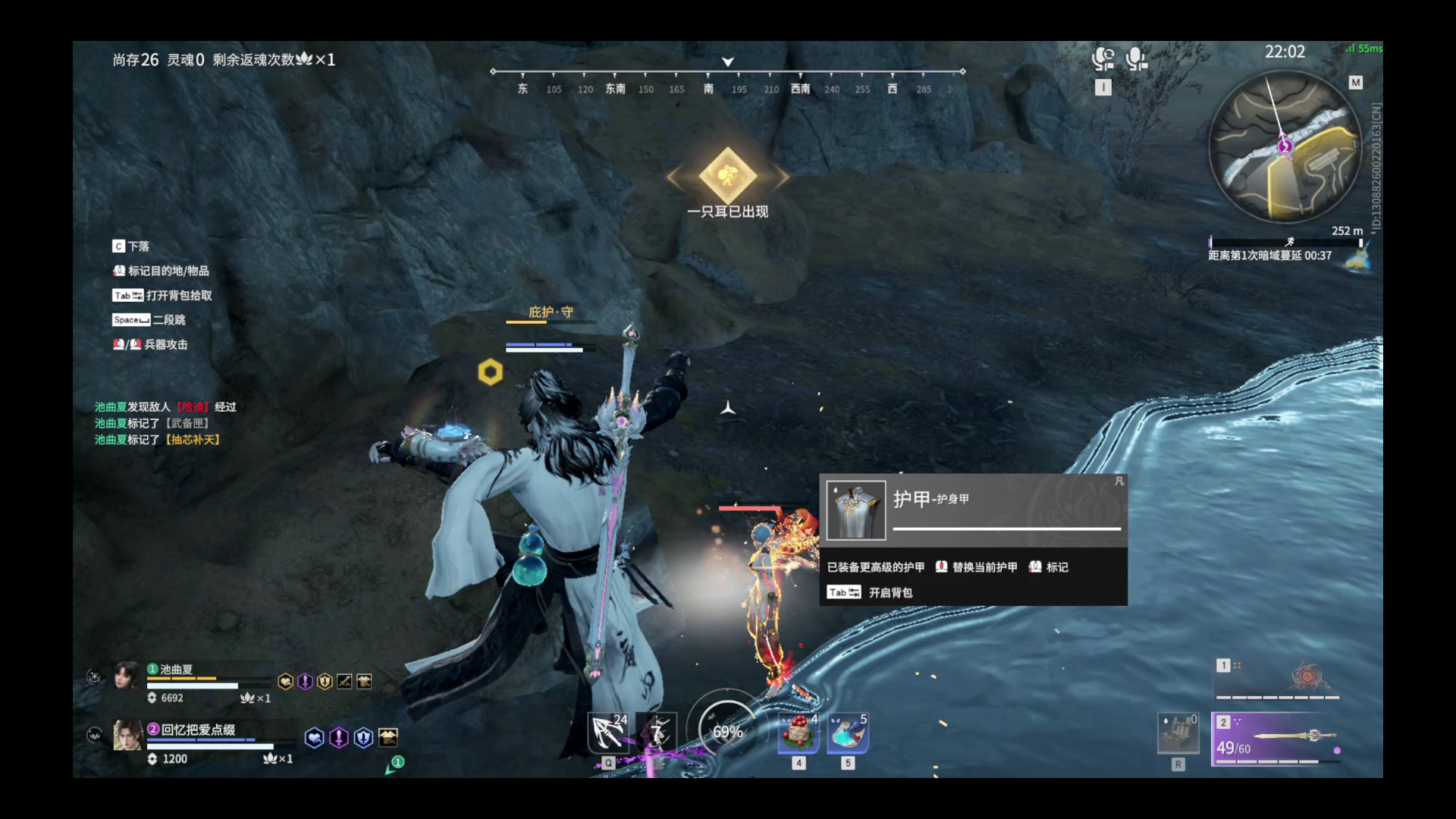Image resolution: width=1456 pixels, height=819 pixels.
Task: Select the sword weapon slot showing 49/60
Action: 1276,739
